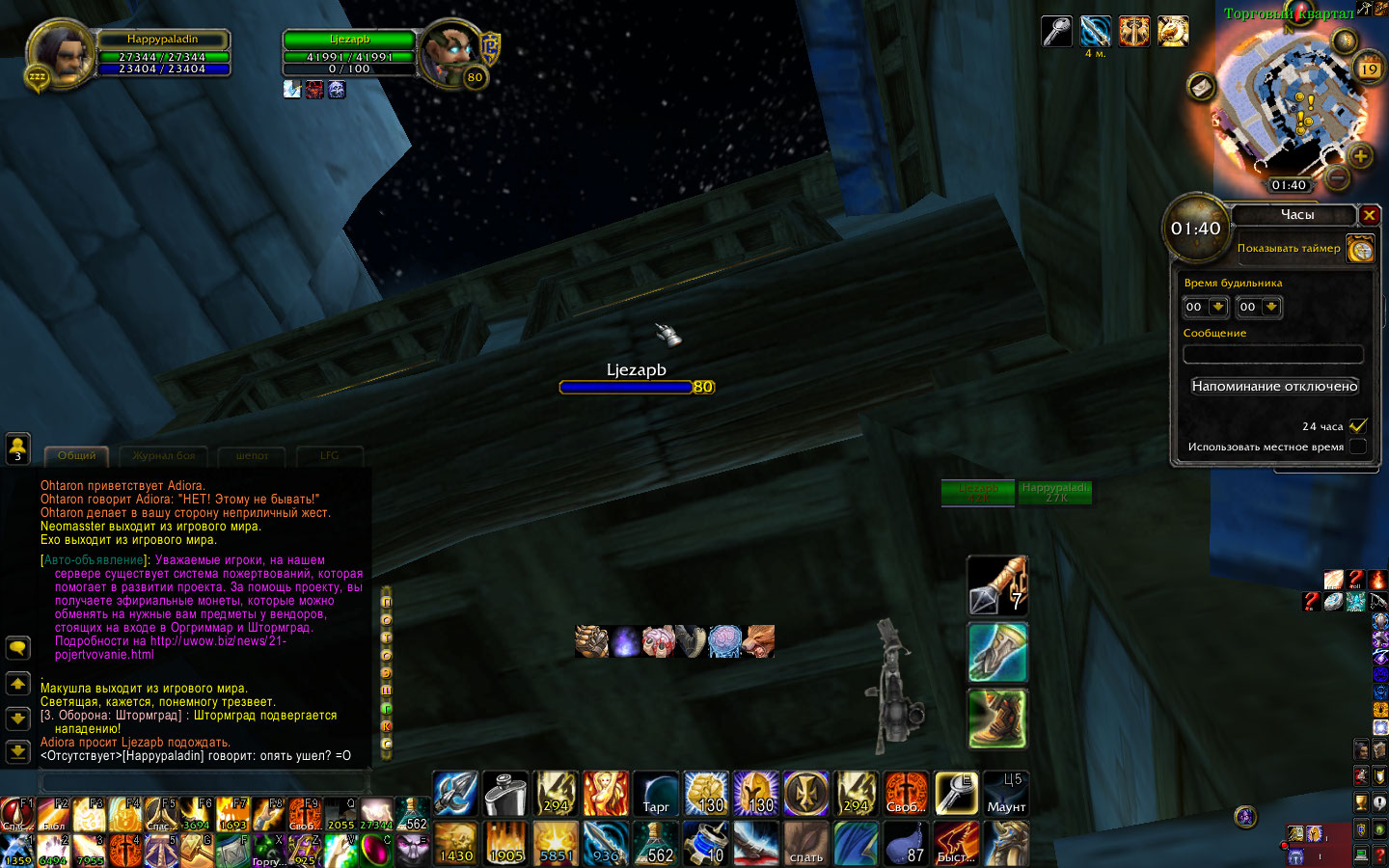Toggle the Показывать таймер stopwatch button
Viewport: 1389px width, 868px height.
tap(1360, 250)
